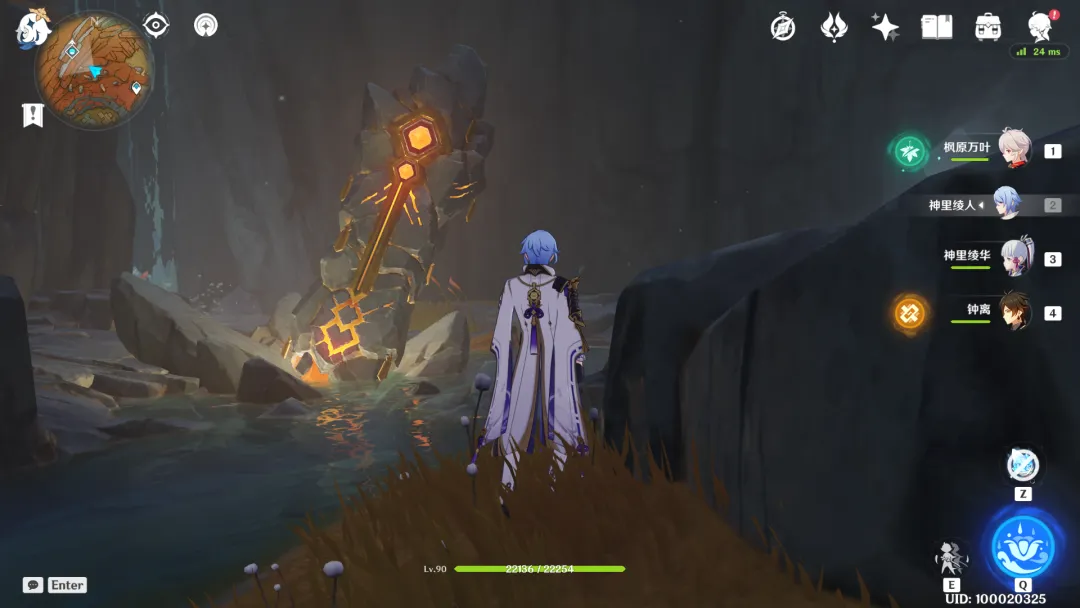The height and width of the screenshot is (608, 1080).
Task: Open the Paimon main menu
Action: click(x=32, y=30)
